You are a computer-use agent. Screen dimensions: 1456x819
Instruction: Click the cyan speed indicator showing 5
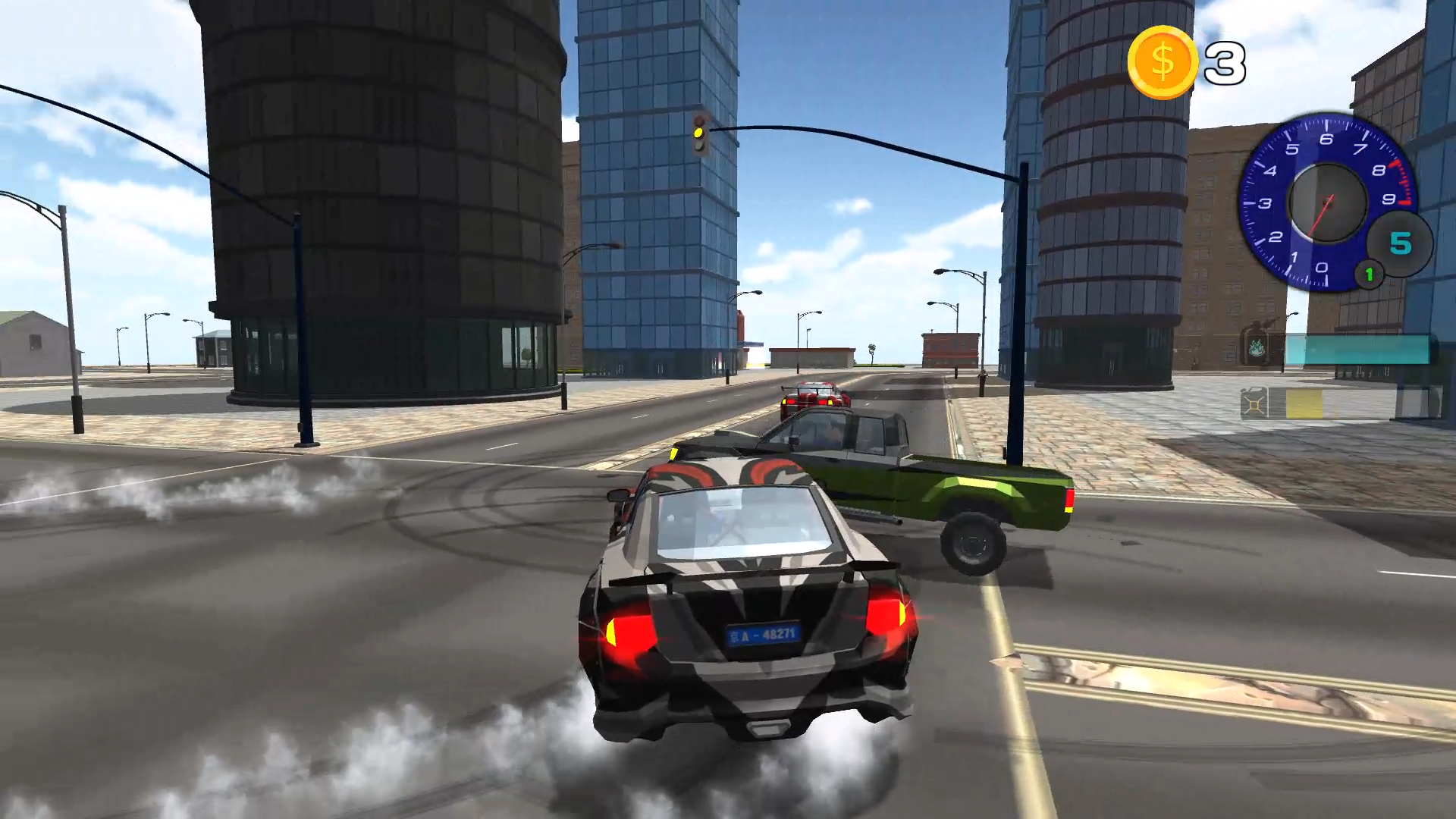pos(1401,241)
